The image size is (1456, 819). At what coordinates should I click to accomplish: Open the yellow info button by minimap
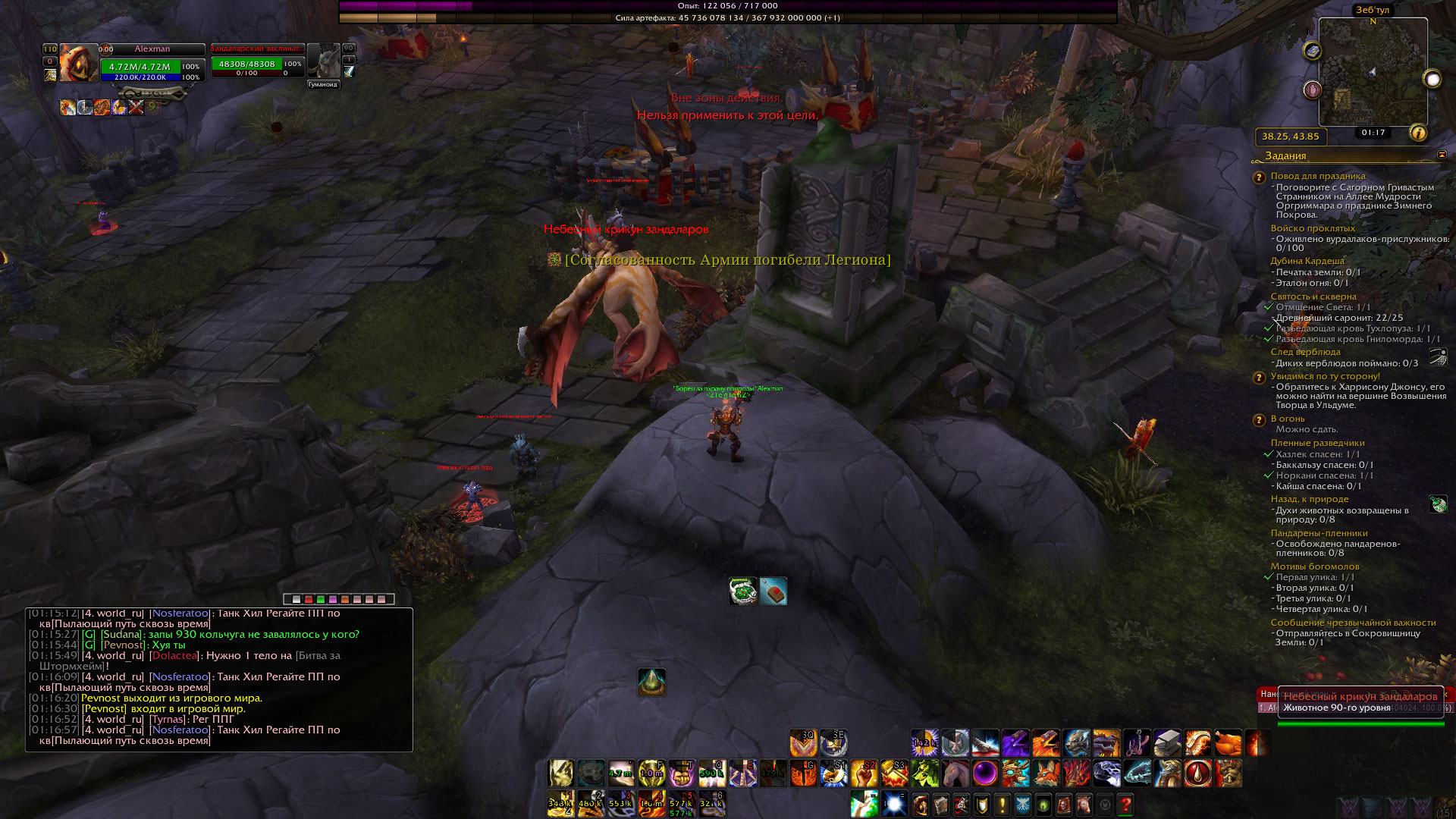pyautogui.click(x=1417, y=133)
